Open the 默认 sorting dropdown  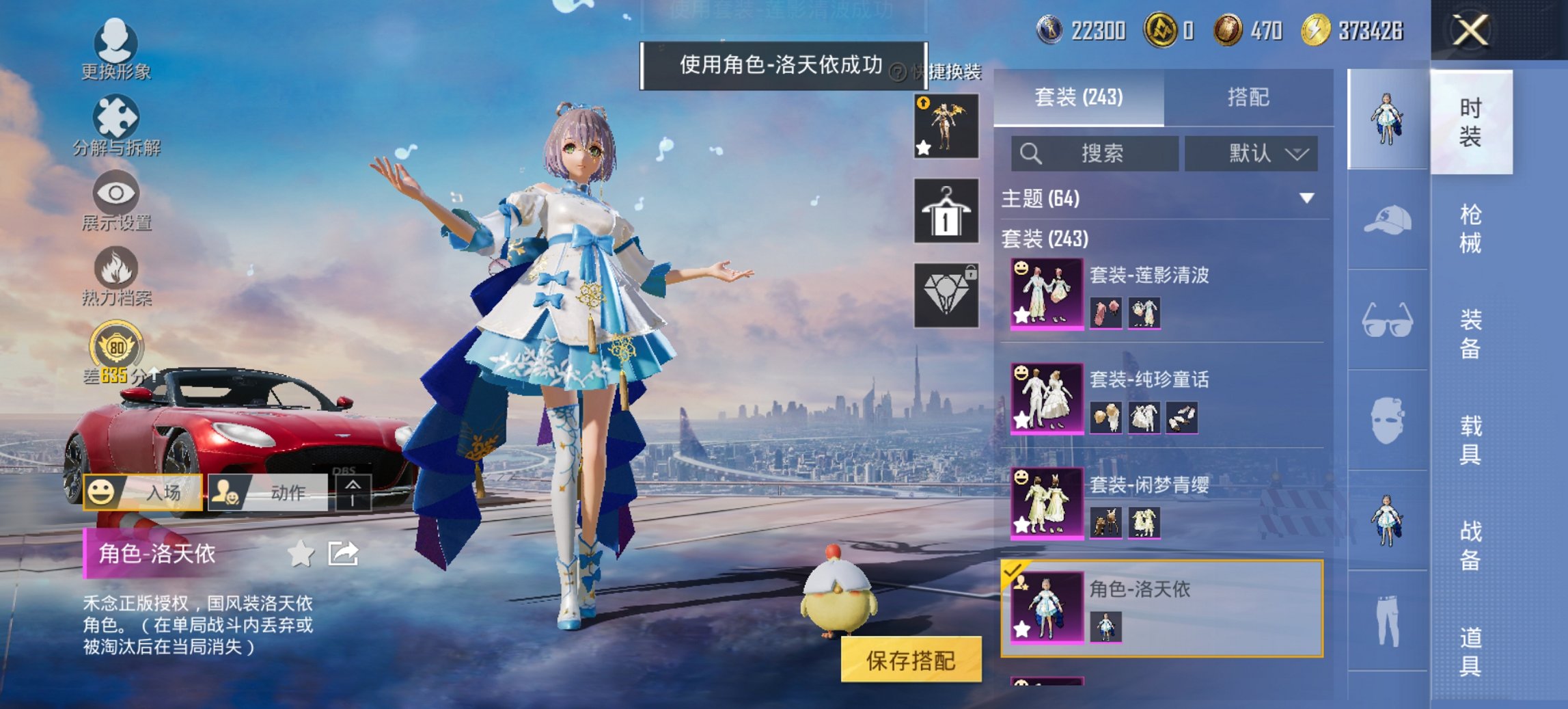(x=1249, y=153)
